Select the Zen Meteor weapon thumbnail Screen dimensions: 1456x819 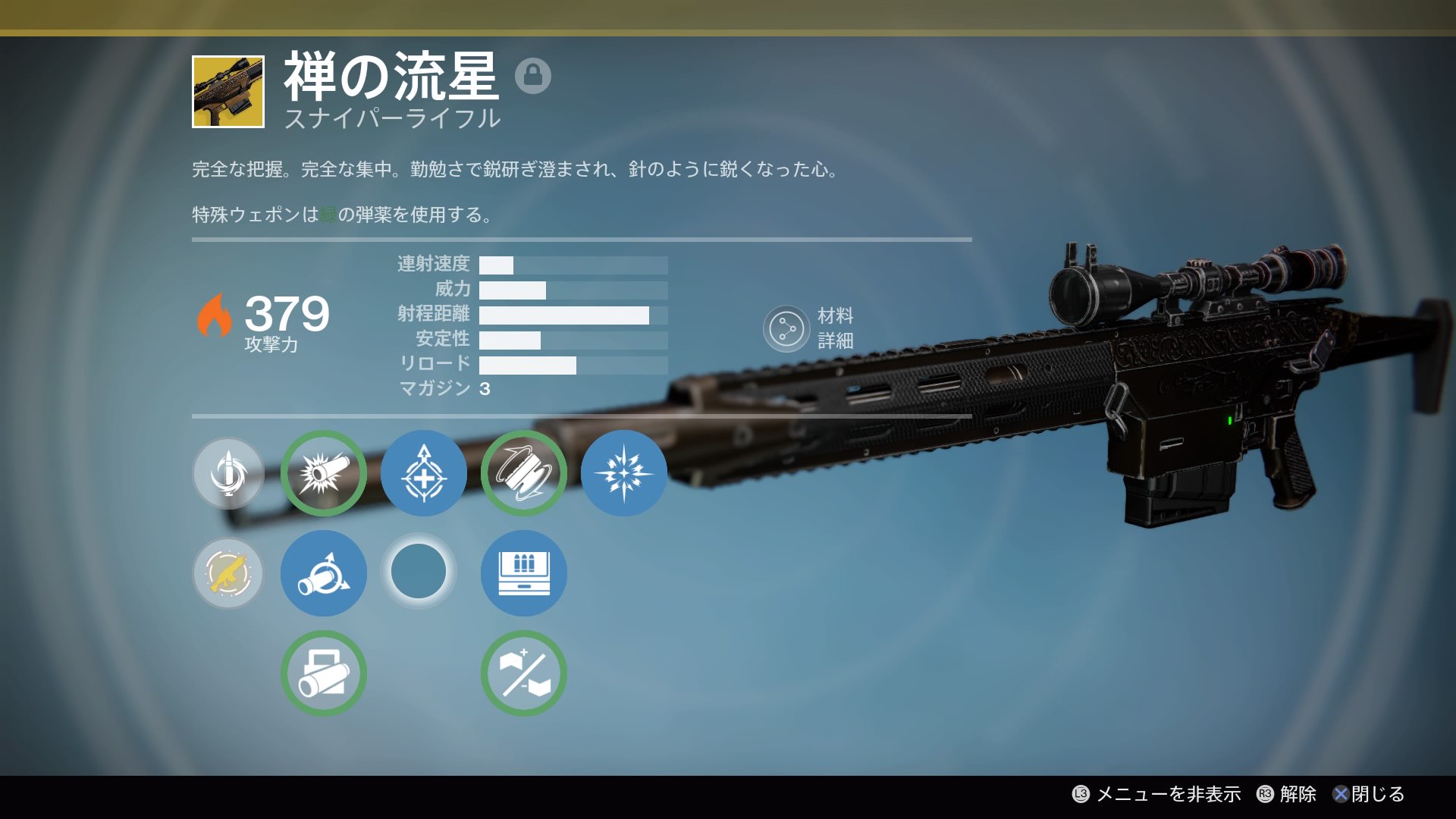[228, 92]
